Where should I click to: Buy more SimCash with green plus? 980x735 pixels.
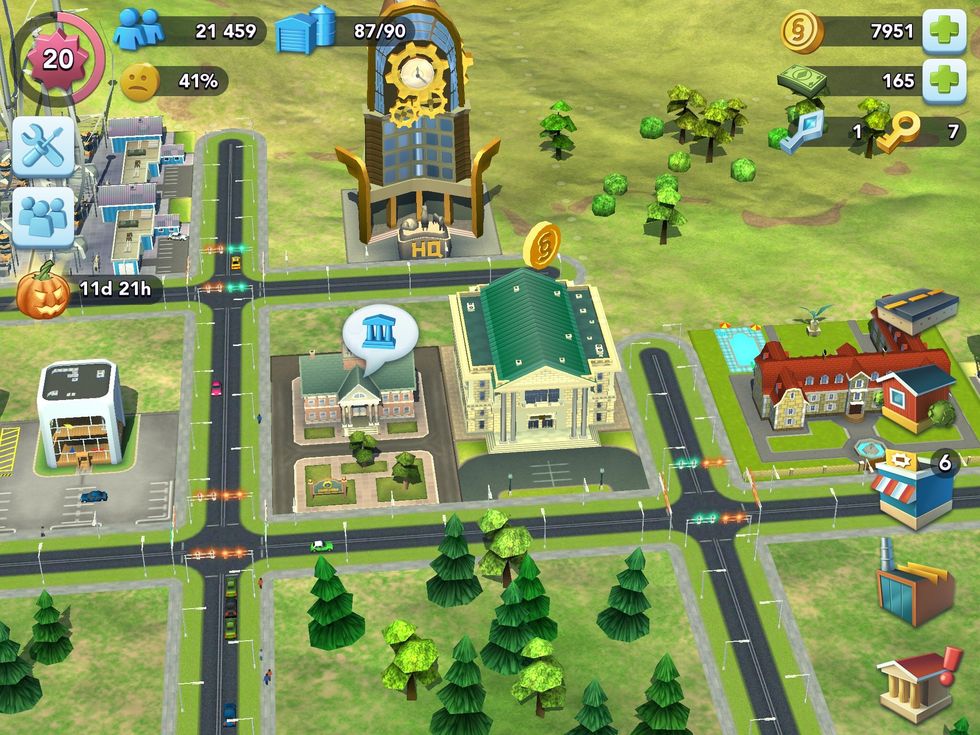[943, 80]
